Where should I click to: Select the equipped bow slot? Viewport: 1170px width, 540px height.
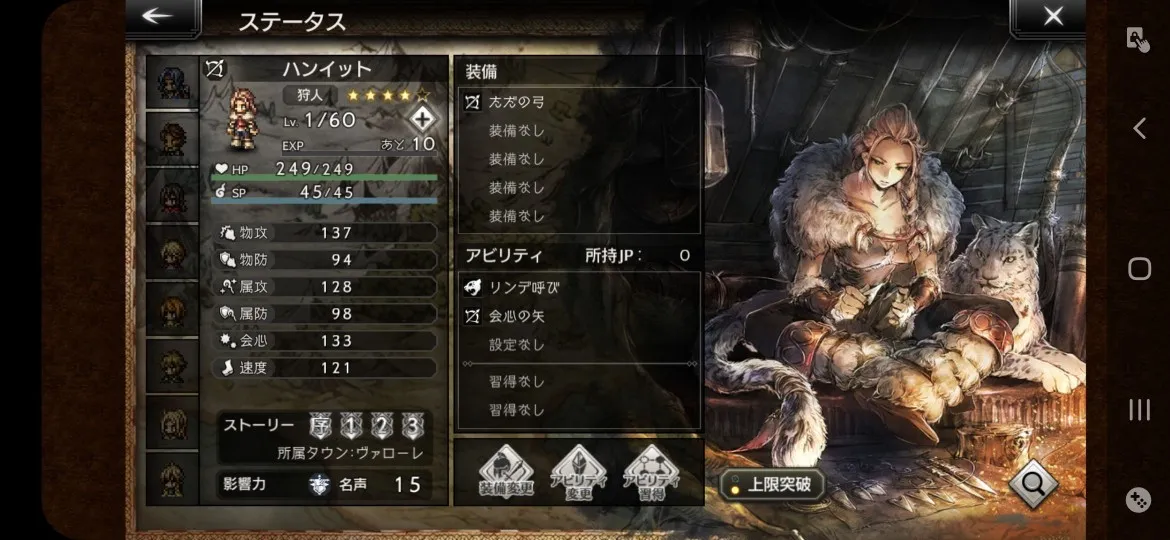[x=578, y=102]
